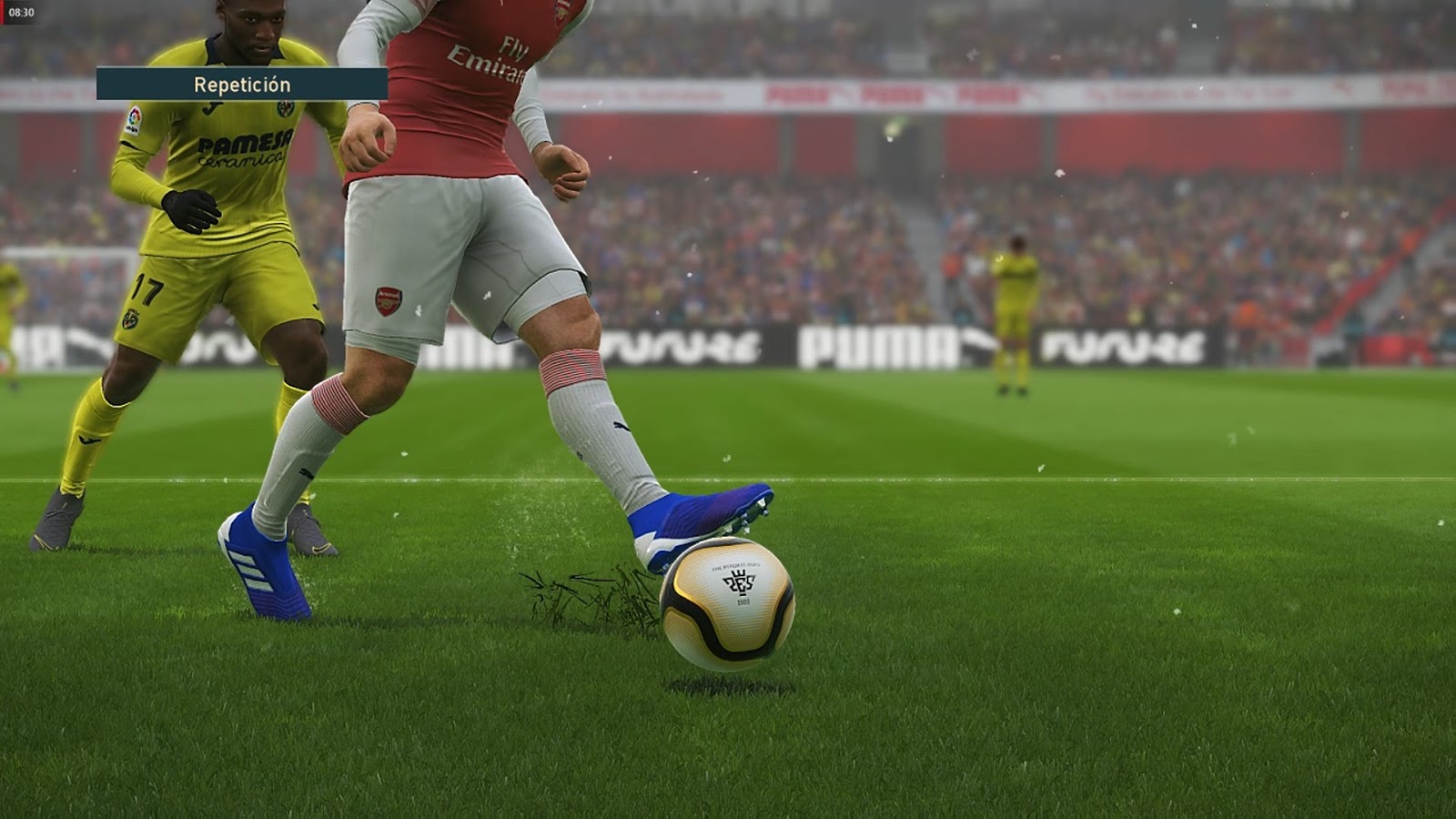Click the Puma cat logo on the white sock
This screenshot has height=819, width=1456.
pos(619,428)
